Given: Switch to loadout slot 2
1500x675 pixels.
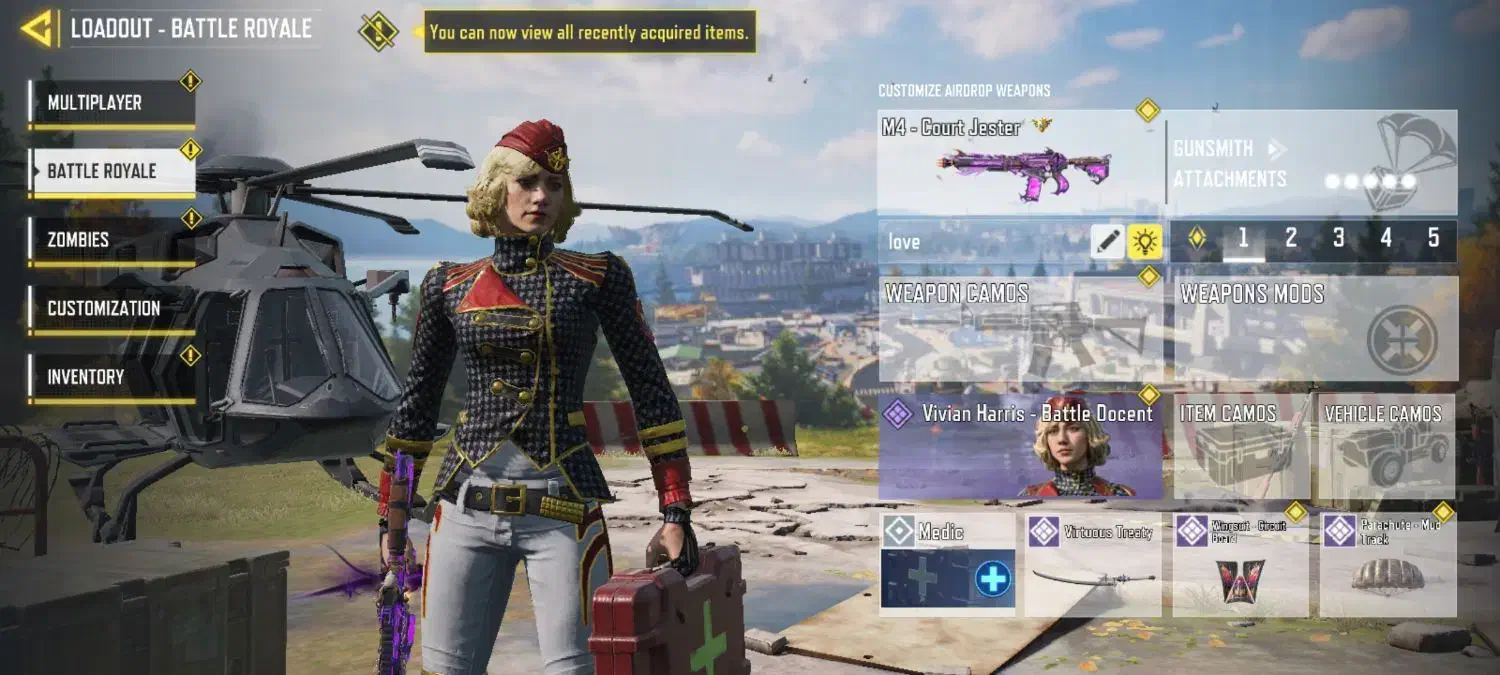Looking at the screenshot, I should 1291,239.
